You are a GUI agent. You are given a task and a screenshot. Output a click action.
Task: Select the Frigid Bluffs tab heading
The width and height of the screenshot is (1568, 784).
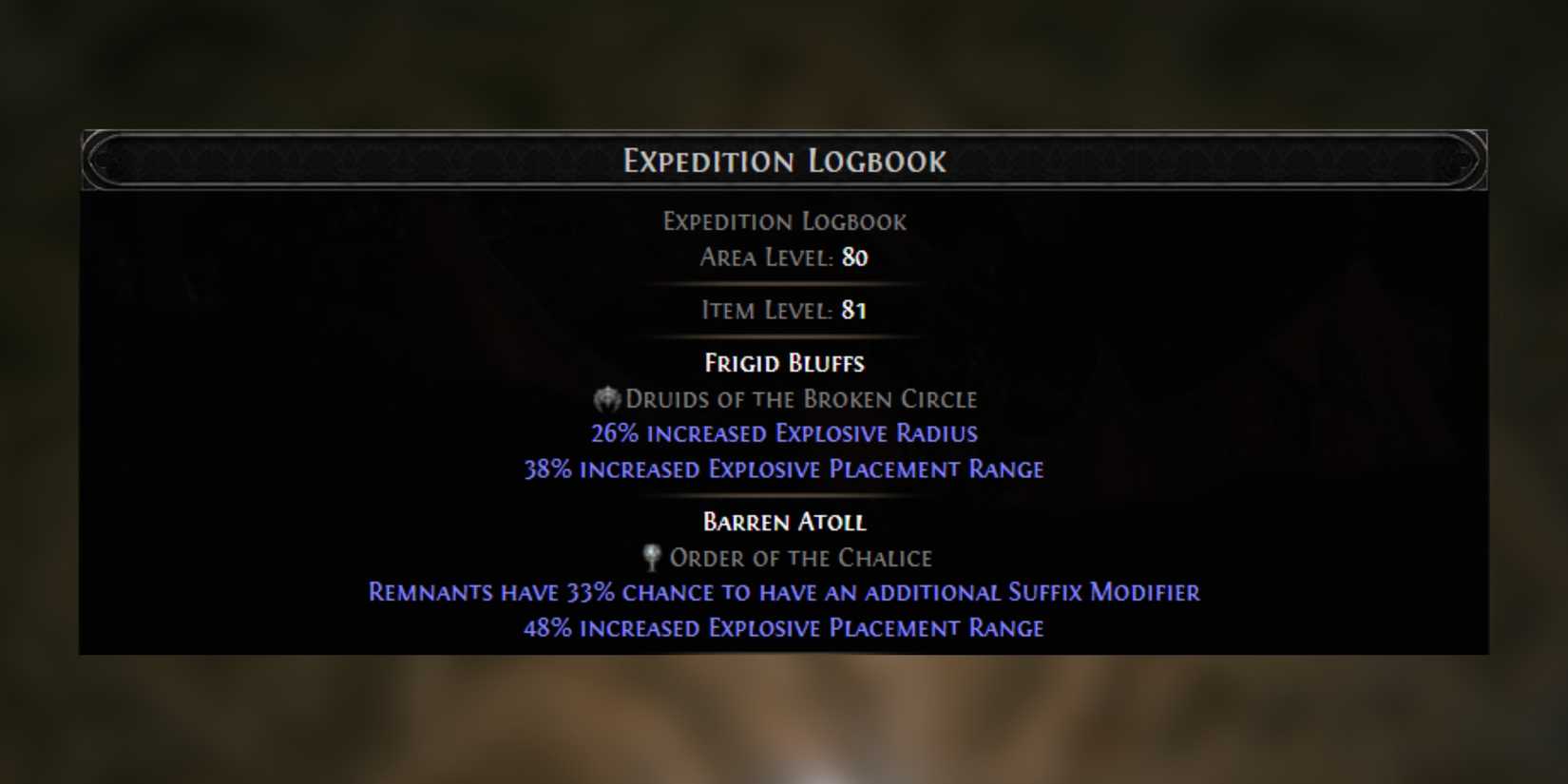pyautogui.click(x=785, y=363)
